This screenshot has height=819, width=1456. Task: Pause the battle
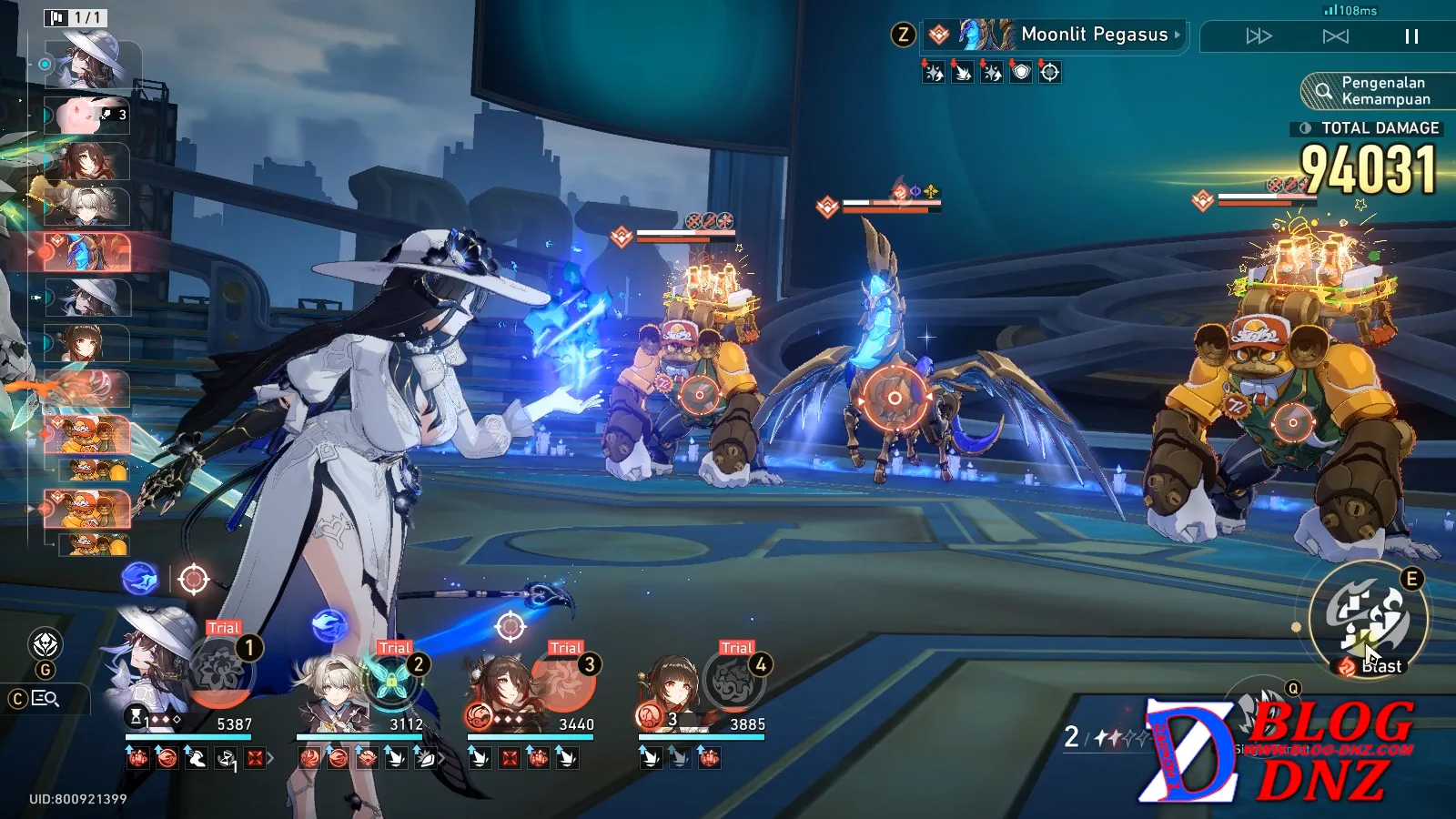[1411, 36]
